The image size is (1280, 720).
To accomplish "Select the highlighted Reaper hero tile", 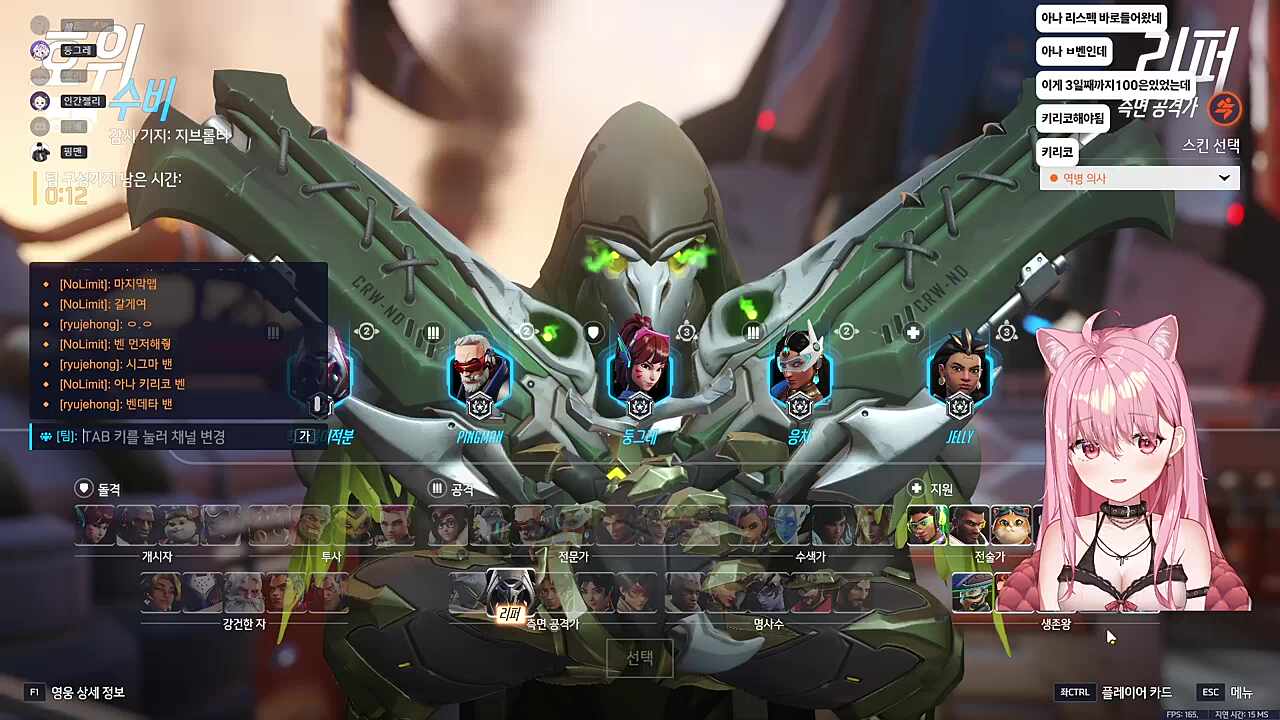I will point(509,593).
